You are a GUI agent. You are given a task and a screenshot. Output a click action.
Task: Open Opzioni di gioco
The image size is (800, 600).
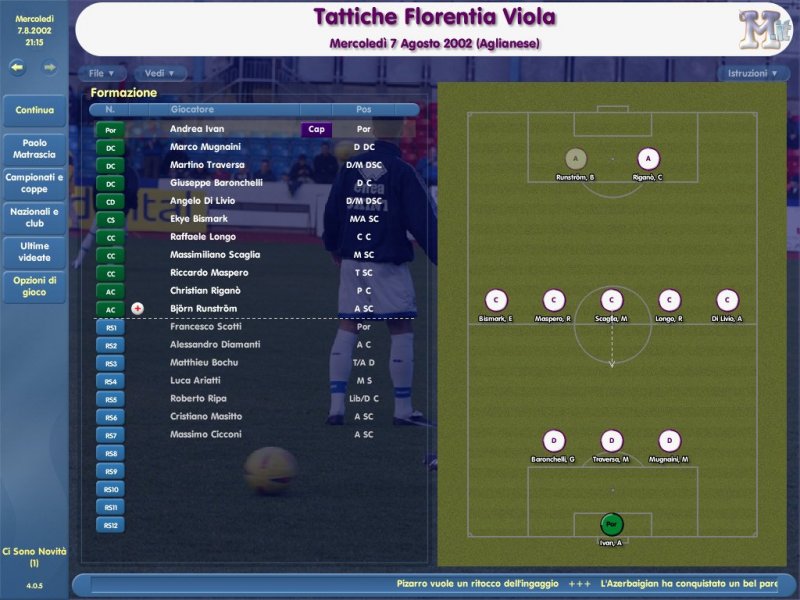(35, 286)
